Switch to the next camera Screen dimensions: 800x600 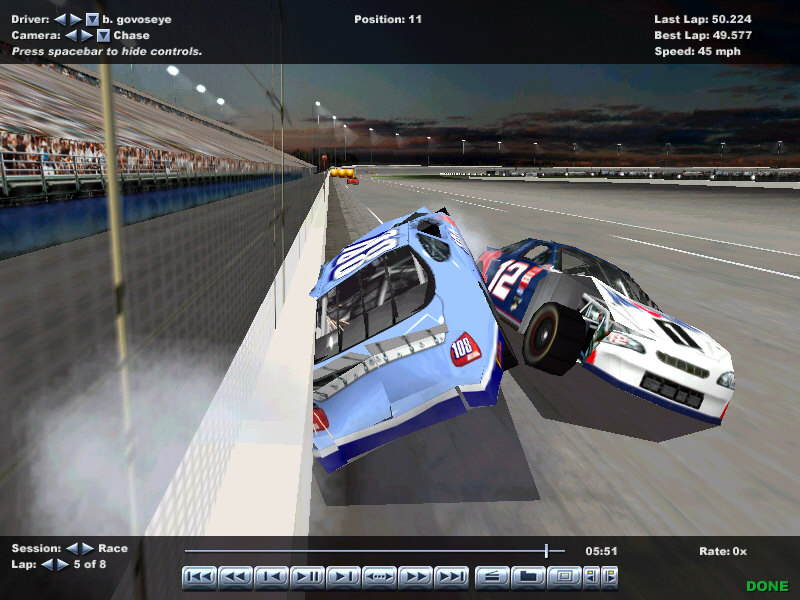click(85, 35)
